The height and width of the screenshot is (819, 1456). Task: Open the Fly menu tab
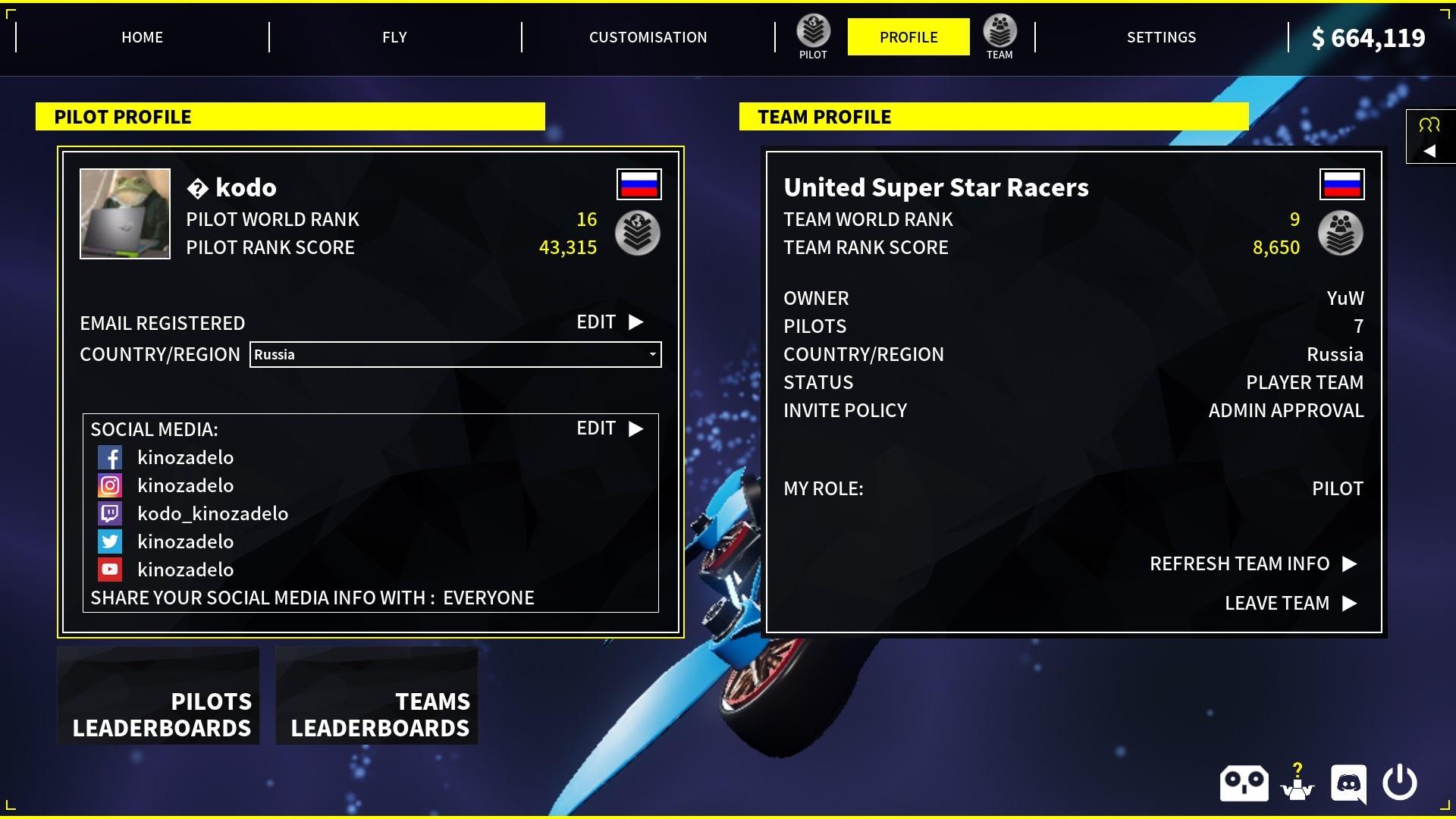pyautogui.click(x=394, y=37)
